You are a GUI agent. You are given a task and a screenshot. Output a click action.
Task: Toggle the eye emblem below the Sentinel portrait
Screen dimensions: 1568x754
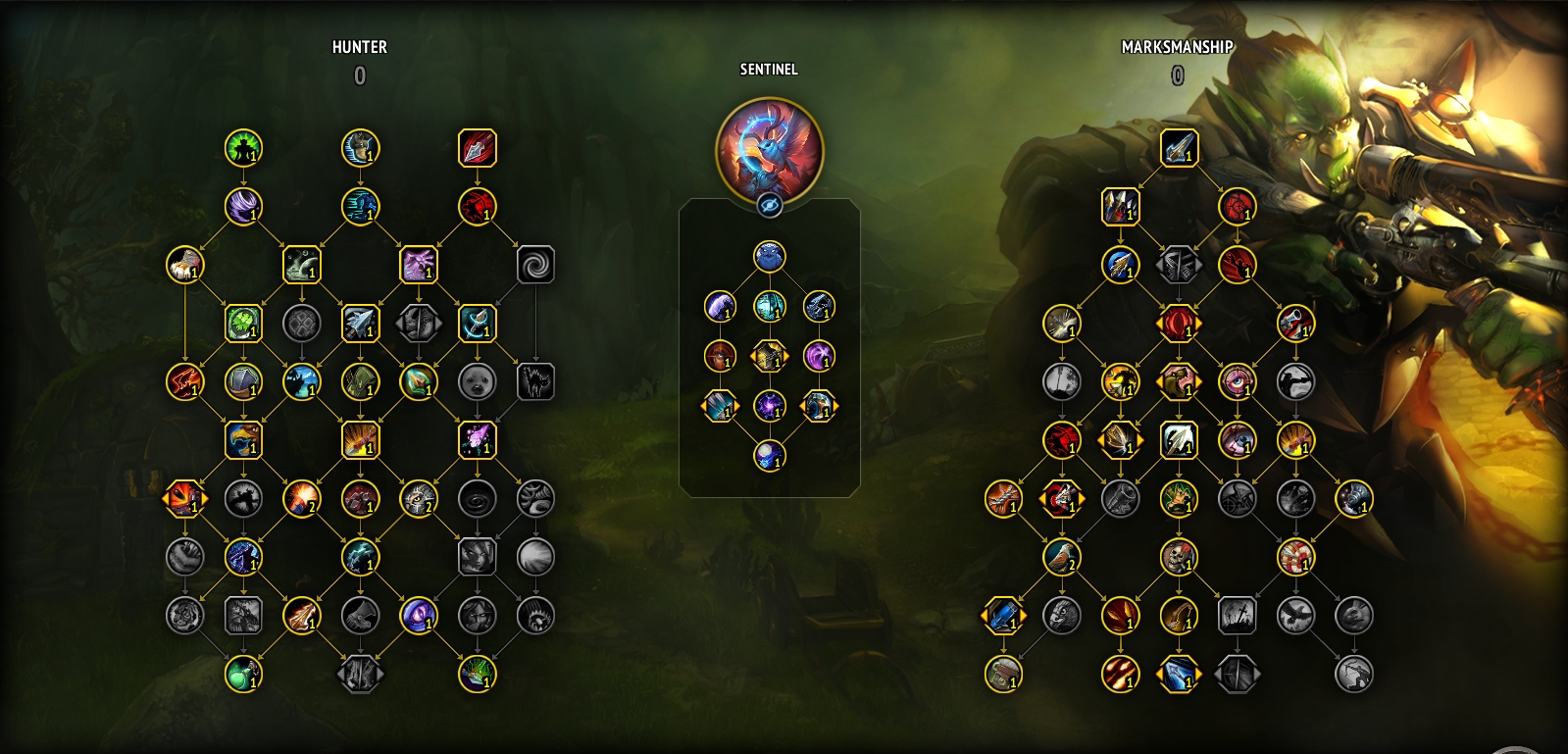[x=772, y=205]
